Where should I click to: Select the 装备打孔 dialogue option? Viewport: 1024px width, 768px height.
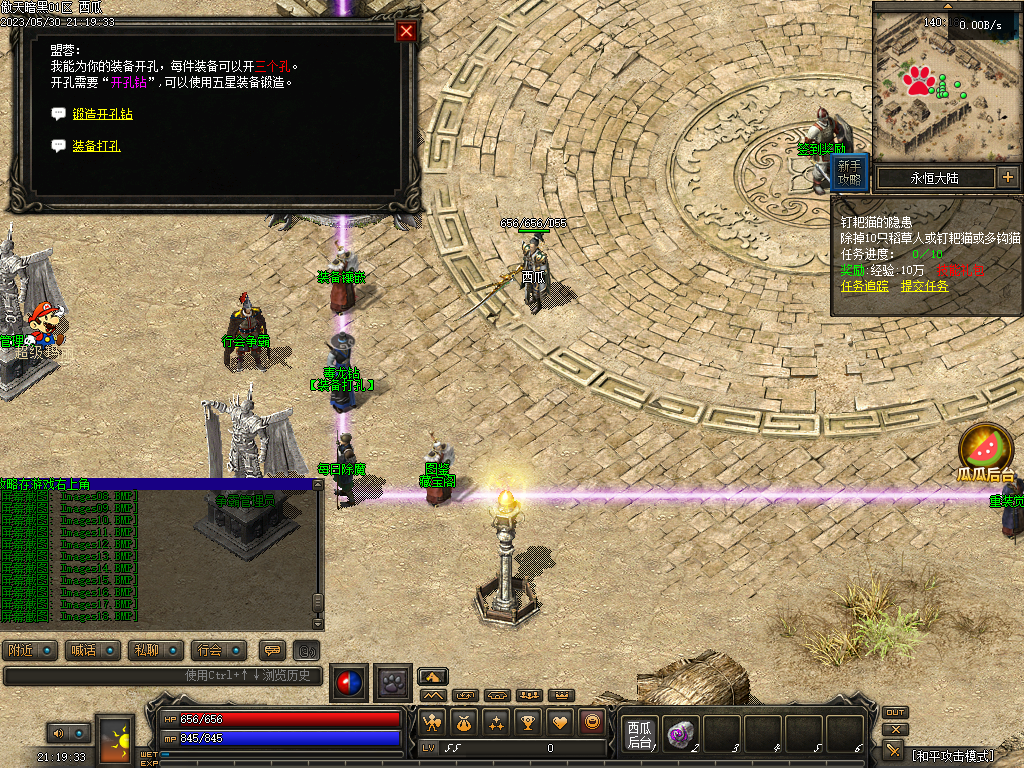(x=96, y=146)
